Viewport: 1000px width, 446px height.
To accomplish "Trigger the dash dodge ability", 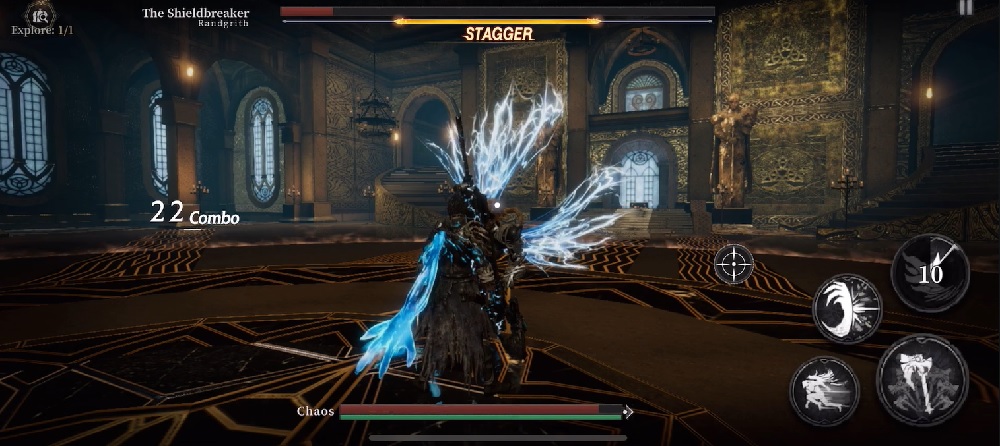I will (x=825, y=387).
